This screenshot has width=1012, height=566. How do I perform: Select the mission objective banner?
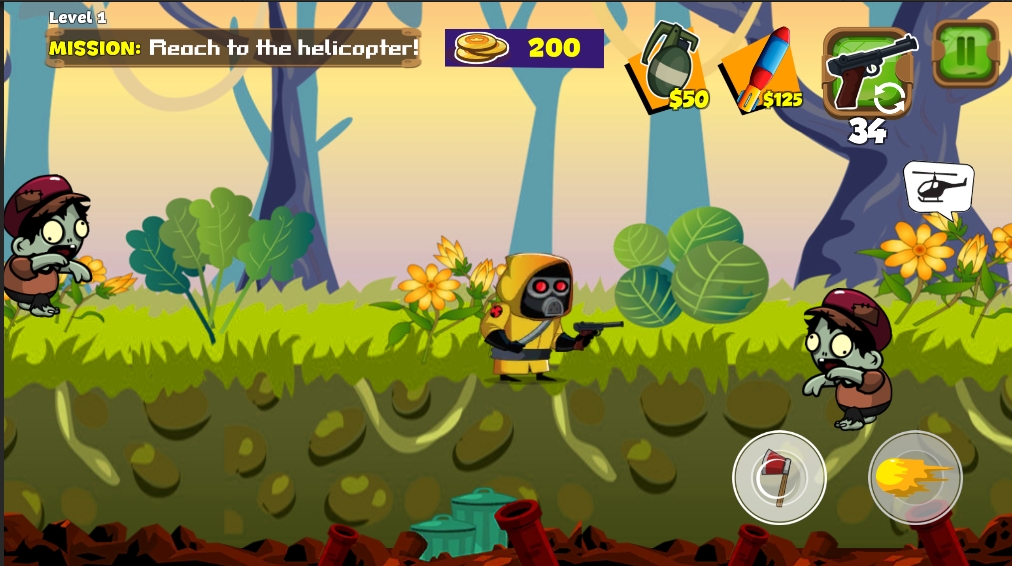click(234, 48)
